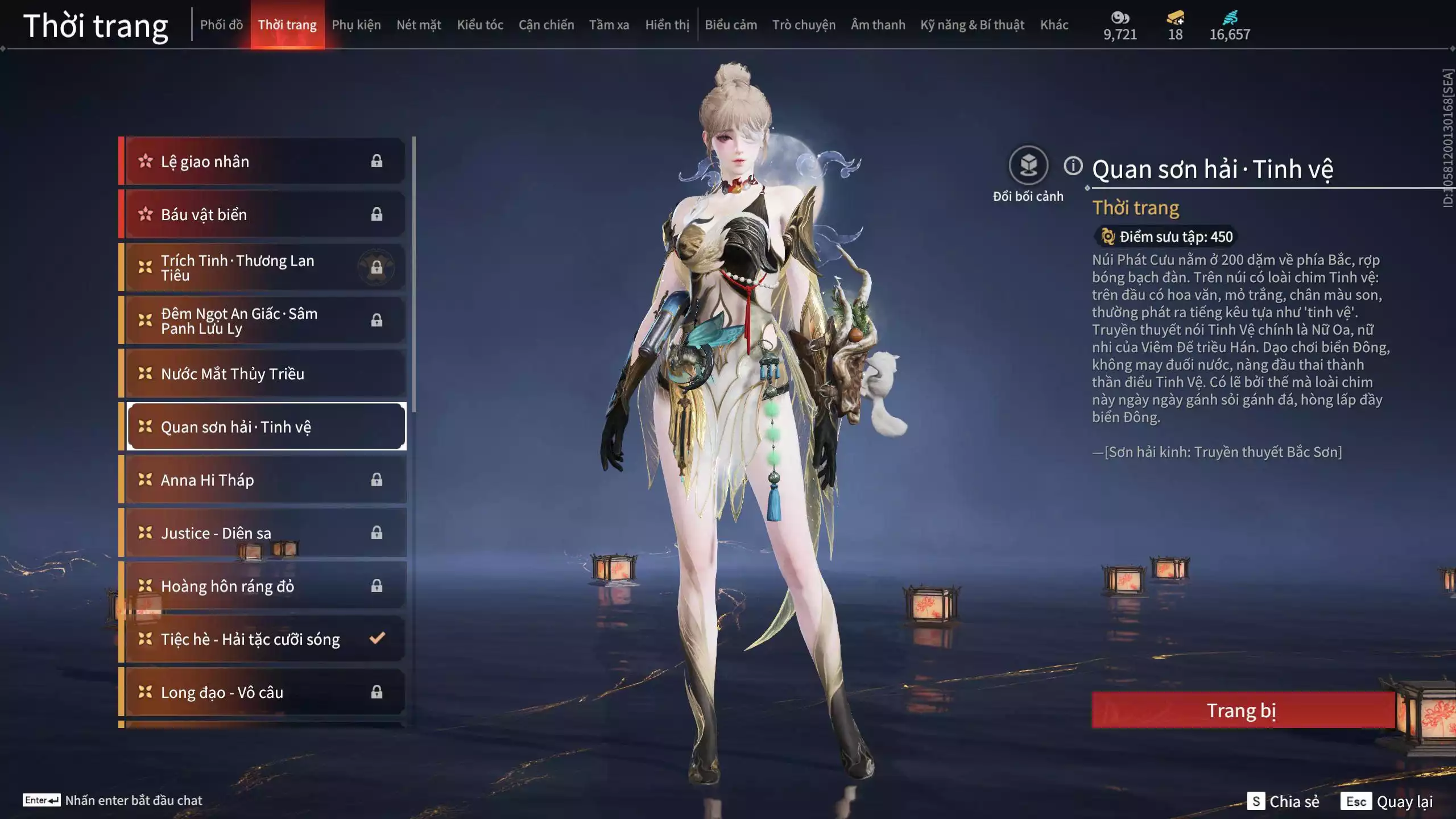Viewport: 1456px width, 819px height.
Task: Equip the outfit with Trang bị
Action: coord(1243,710)
